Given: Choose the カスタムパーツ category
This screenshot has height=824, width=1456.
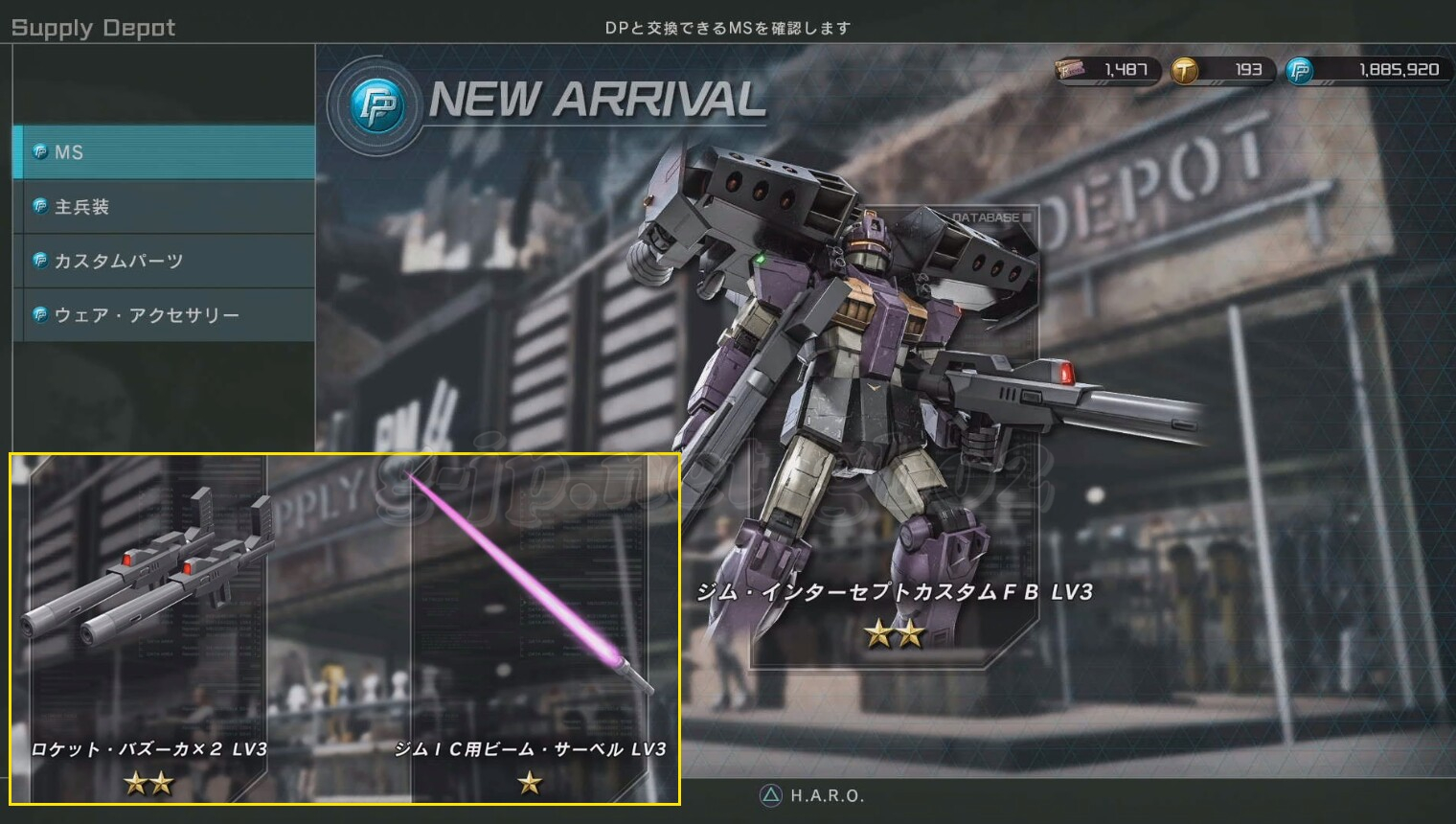Looking at the screenshot, I should tap(164, 261).
